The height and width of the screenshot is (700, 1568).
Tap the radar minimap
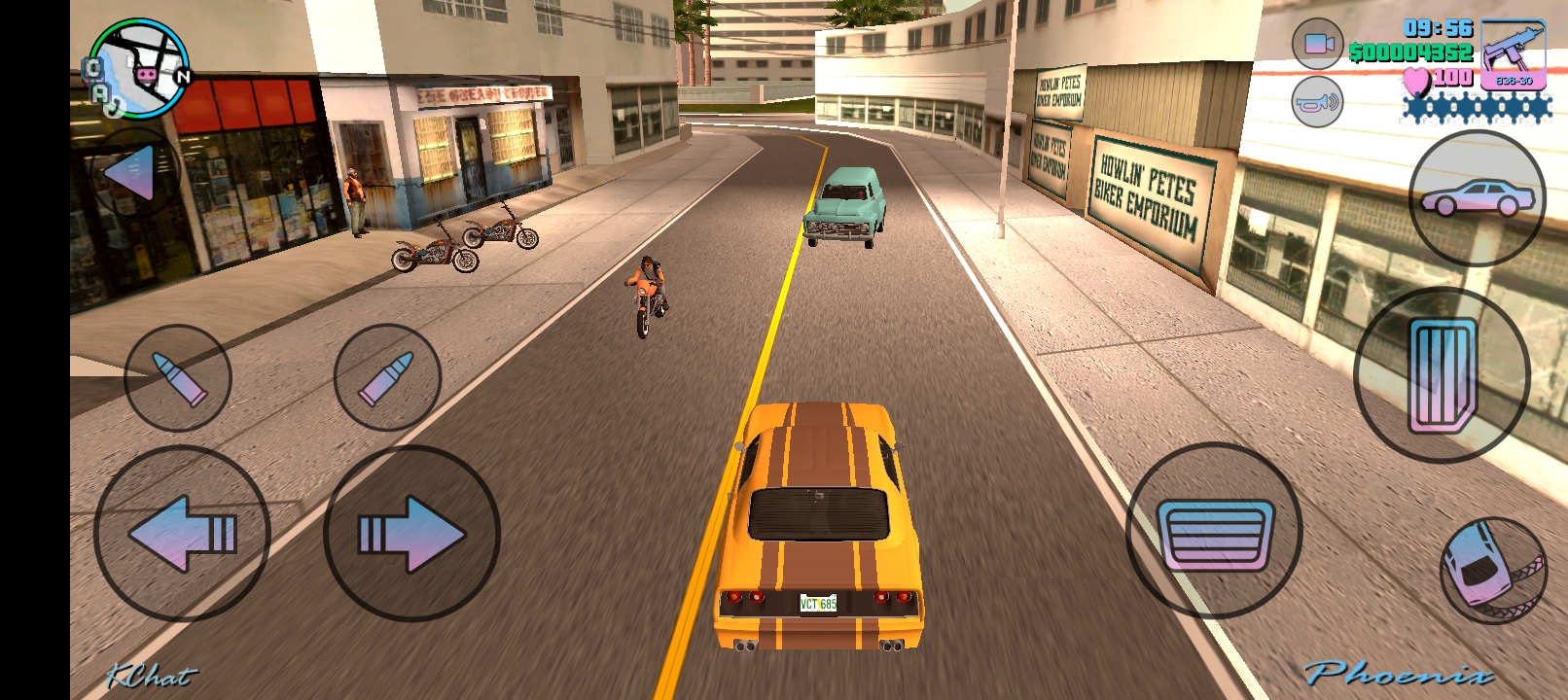point(139,68)
